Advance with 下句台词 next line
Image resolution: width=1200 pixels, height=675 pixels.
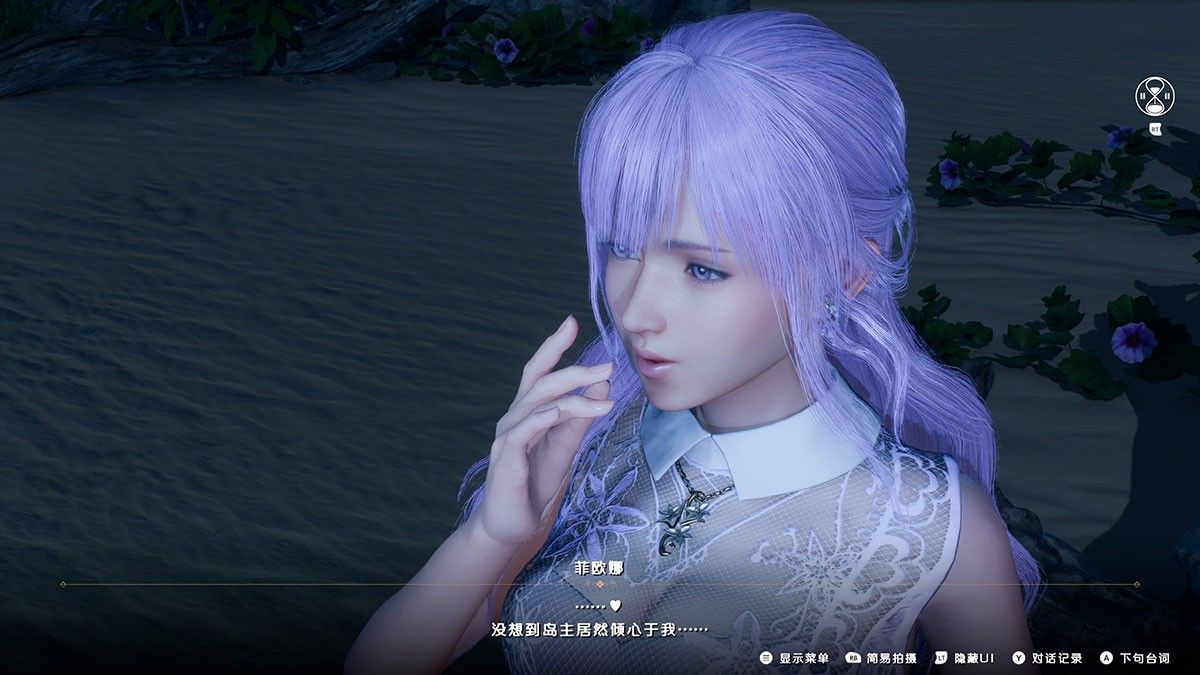coord(1135,658)
